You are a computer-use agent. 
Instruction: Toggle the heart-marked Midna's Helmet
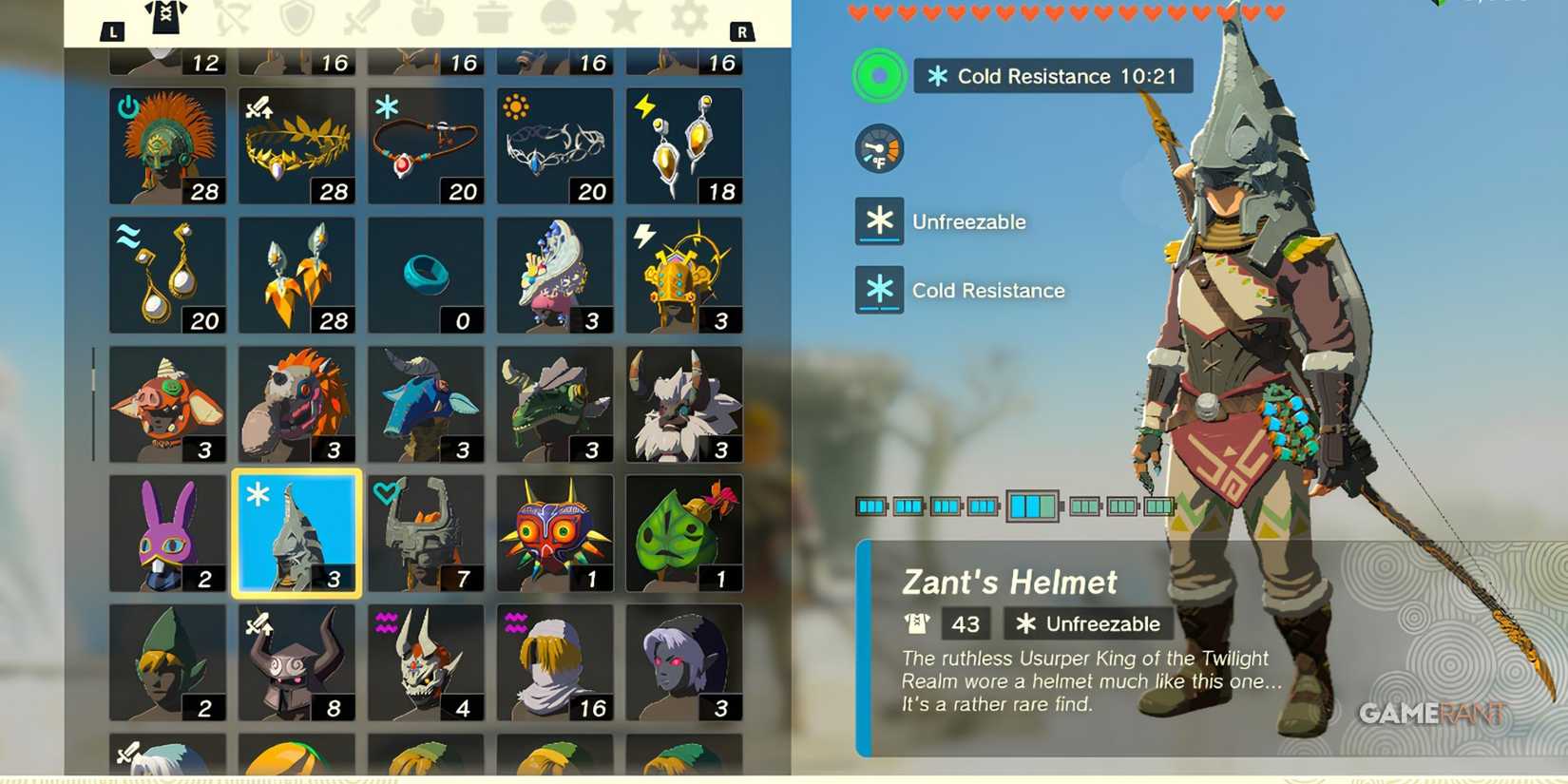426,532
